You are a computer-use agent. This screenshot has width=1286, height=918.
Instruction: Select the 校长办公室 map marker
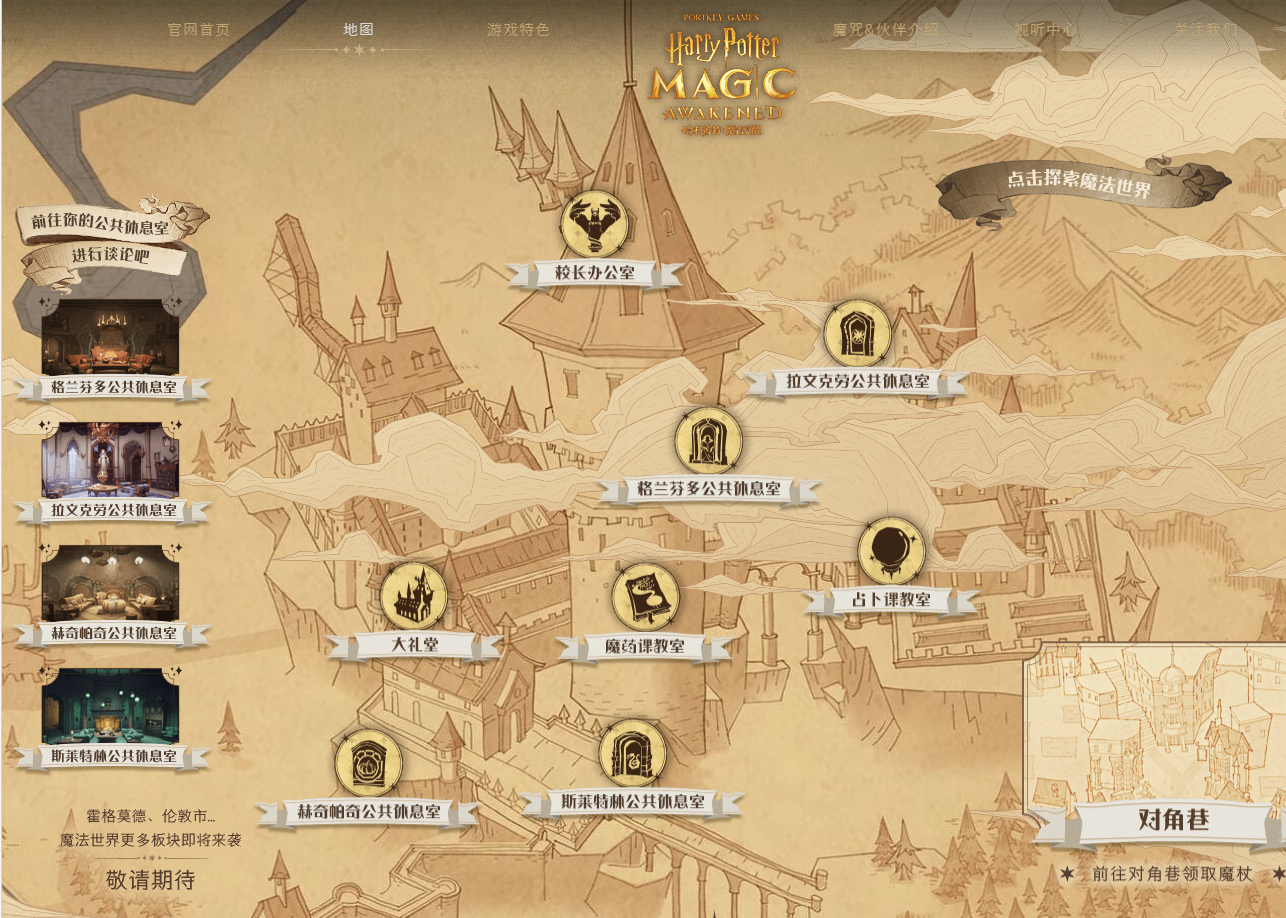(x=594, y=224)
